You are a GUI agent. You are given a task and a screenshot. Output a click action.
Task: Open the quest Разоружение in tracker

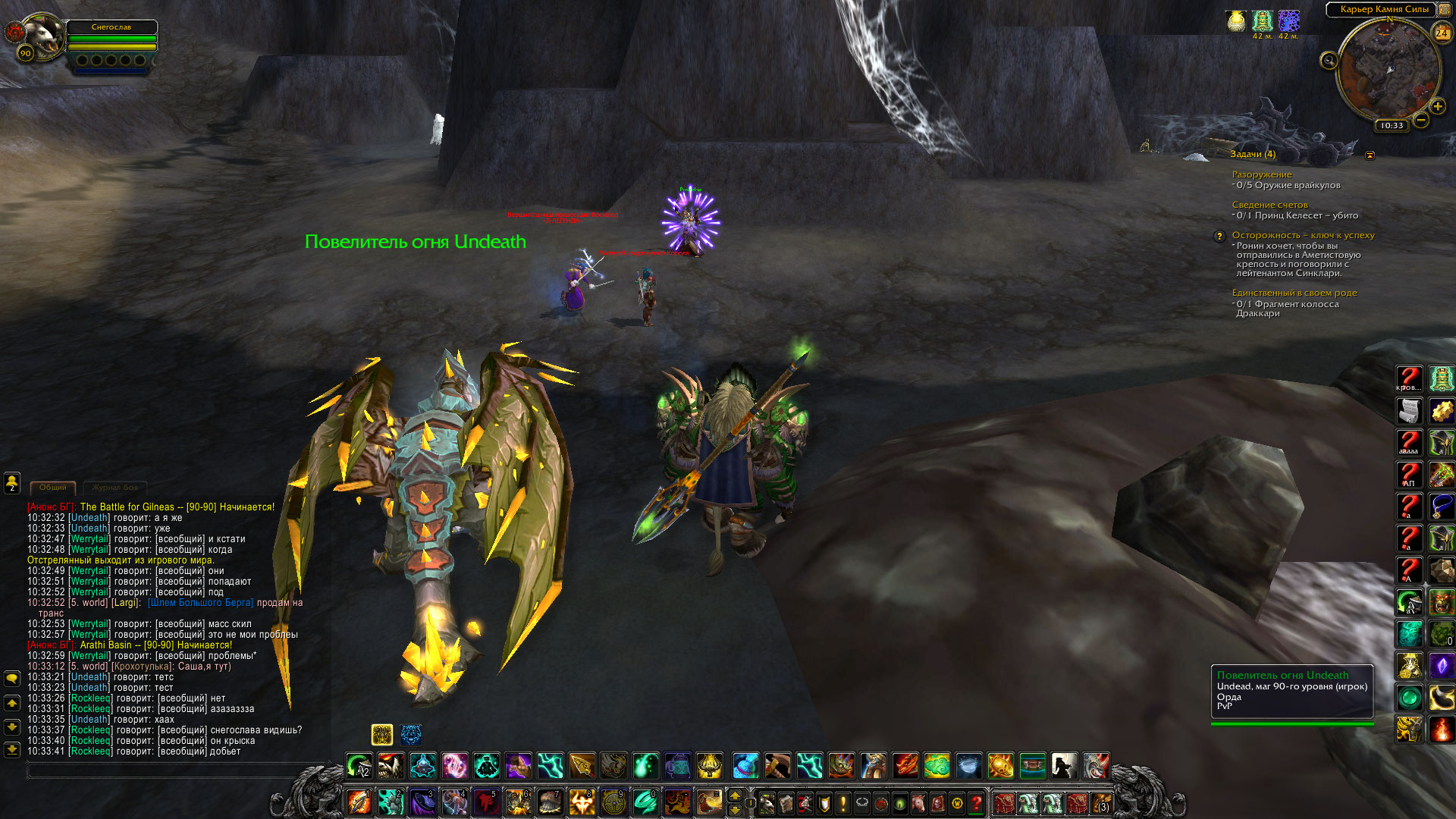point(1261,174)
